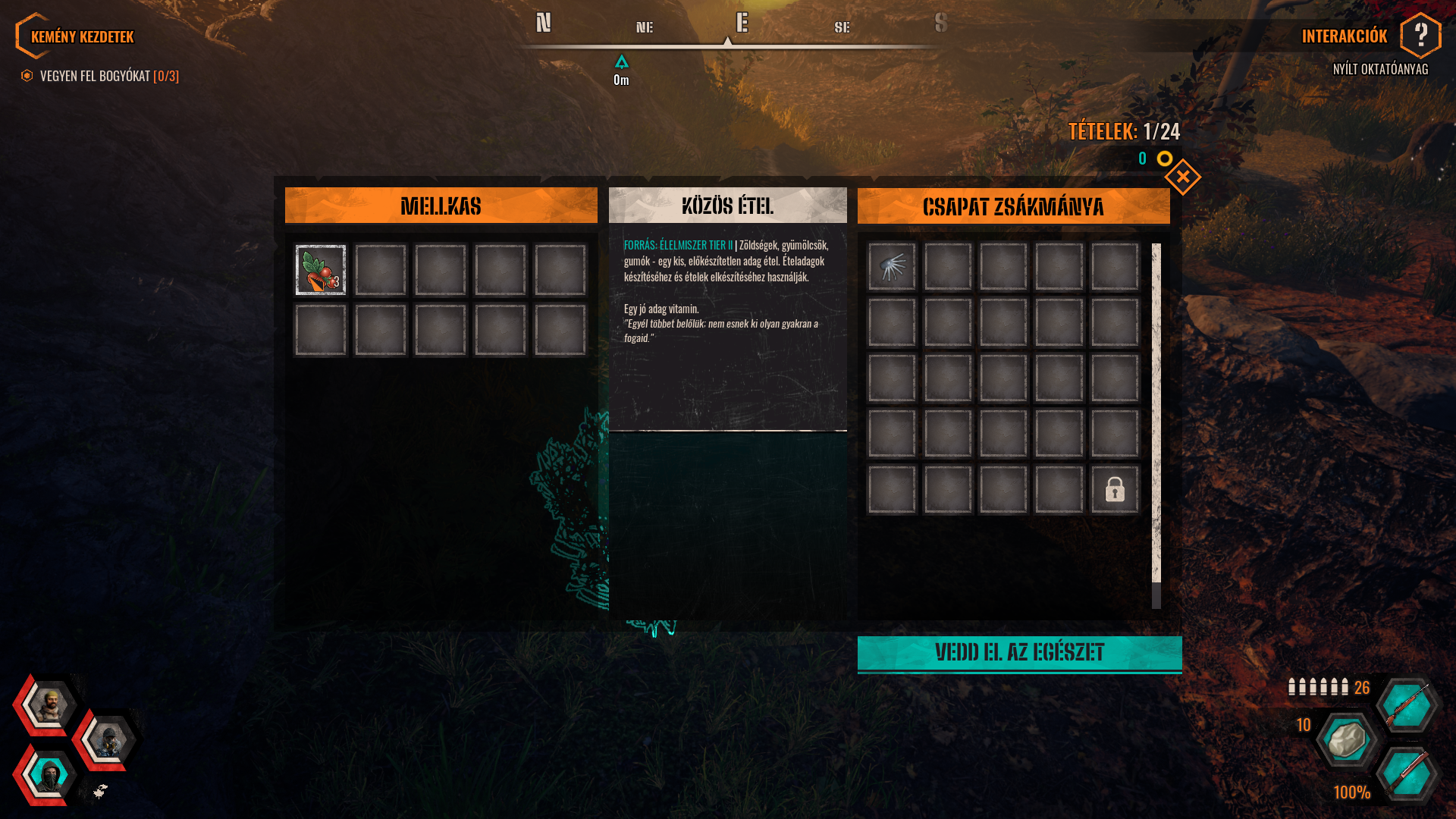Close the loot window with the X
Viewport: 1456px width, 819px height.
1182,177
